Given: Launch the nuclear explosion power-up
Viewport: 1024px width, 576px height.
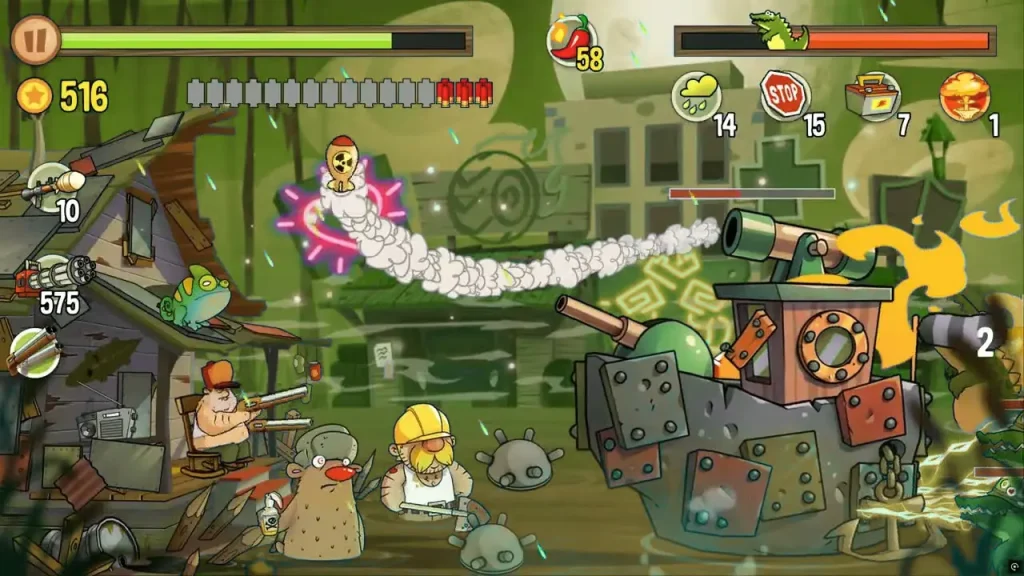Looking at the screenshot, I should click(964, 96).
